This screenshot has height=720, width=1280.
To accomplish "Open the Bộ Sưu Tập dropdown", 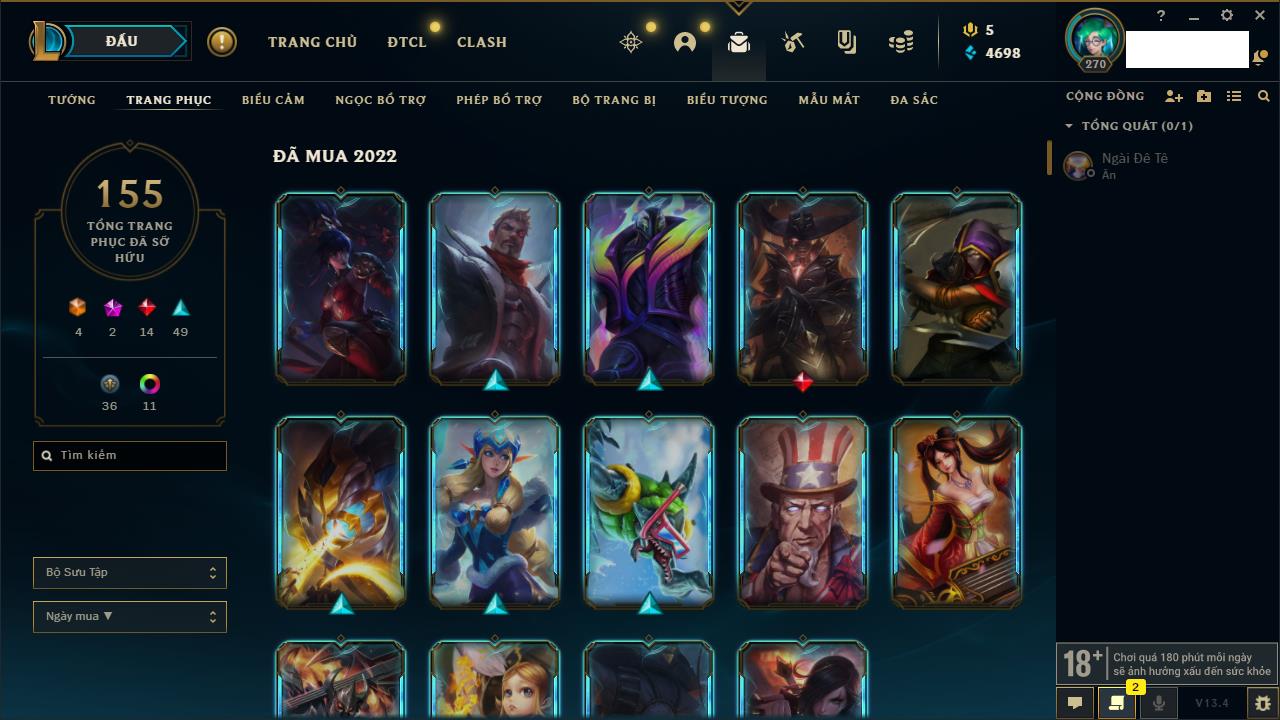I will coord(130,573).
